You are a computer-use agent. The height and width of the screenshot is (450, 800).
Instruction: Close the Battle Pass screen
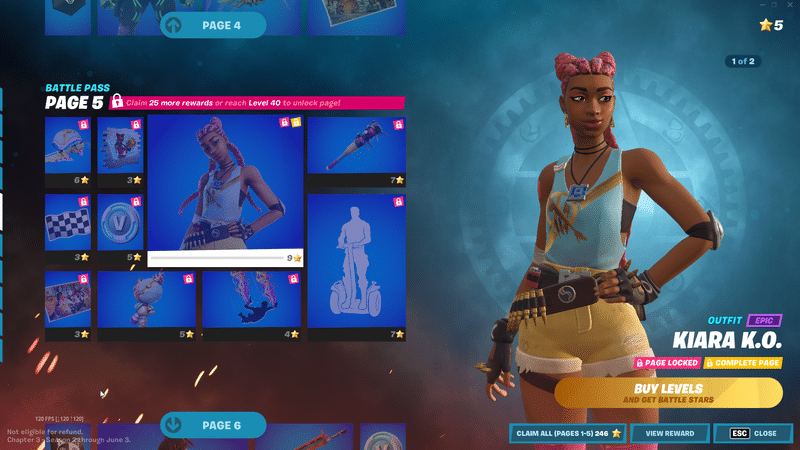(x=755, y=433)
